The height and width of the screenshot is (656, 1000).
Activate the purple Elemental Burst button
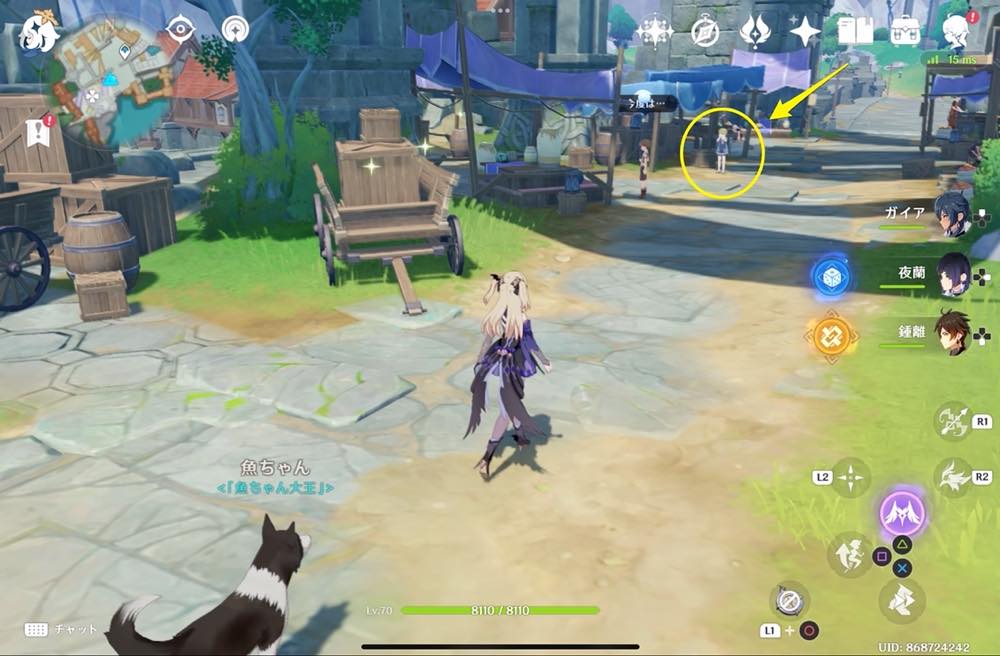902,514
